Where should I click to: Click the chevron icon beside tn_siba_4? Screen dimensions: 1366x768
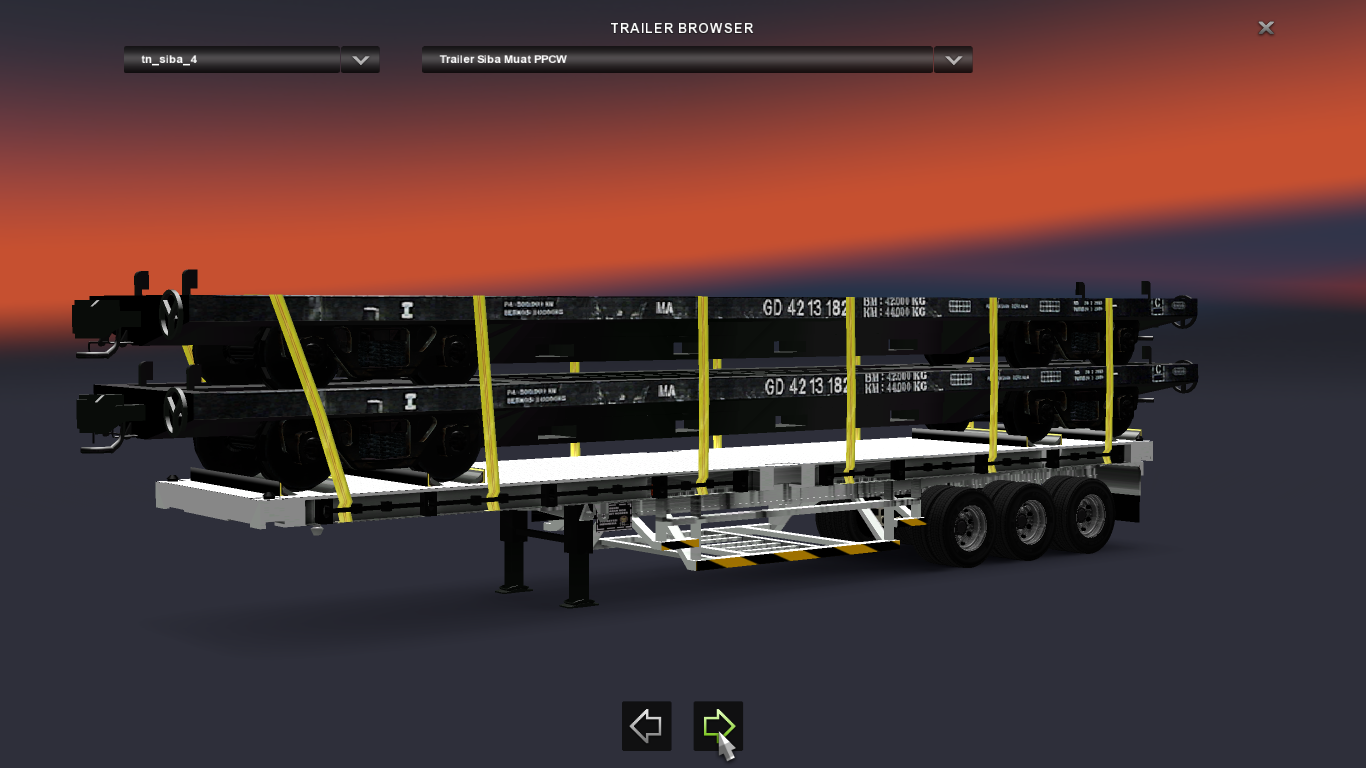pos(360,59)
